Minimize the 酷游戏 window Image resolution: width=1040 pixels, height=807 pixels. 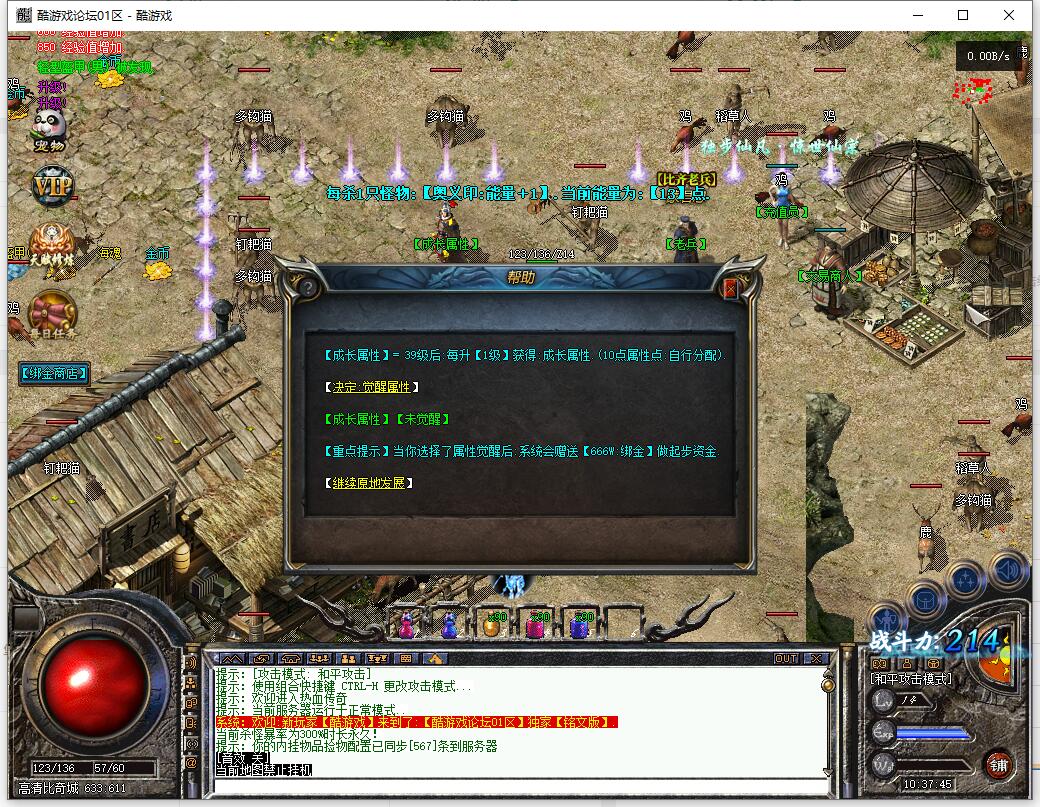coord(917,15)
